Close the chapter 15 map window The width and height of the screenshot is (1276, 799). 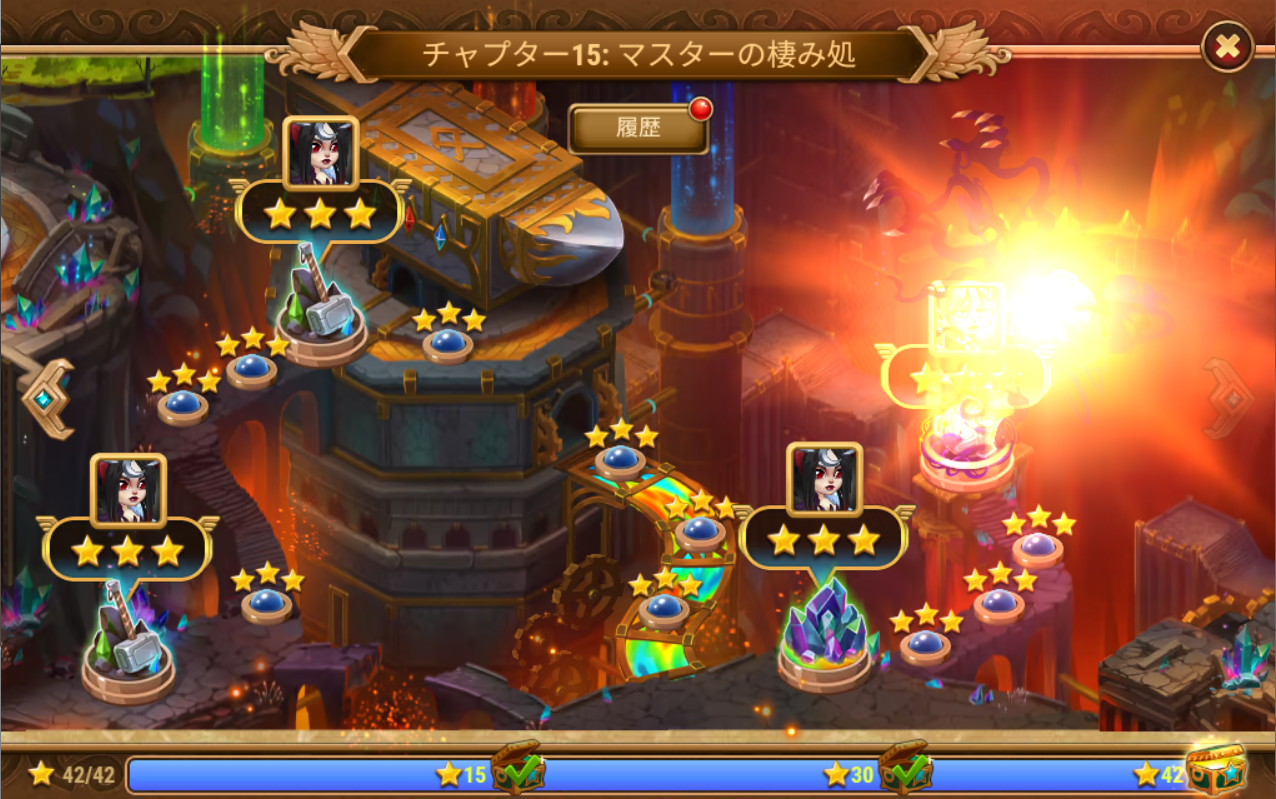coord(1226,46)
